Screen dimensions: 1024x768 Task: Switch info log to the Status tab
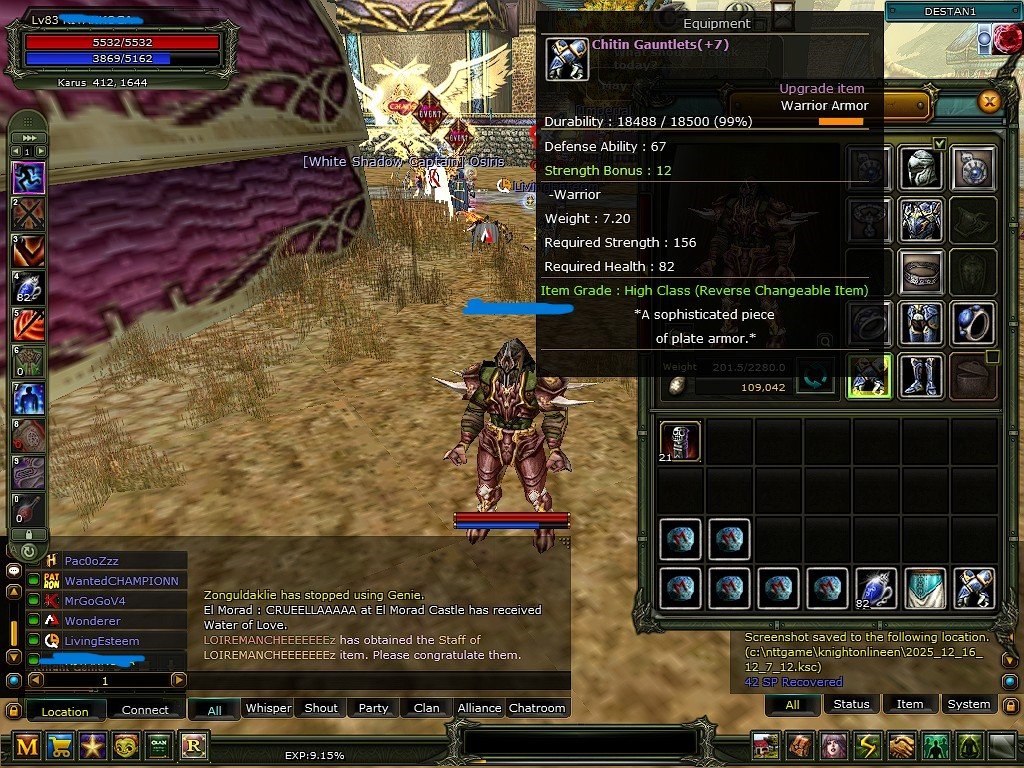pyautogui.click(x=851, y=704)
